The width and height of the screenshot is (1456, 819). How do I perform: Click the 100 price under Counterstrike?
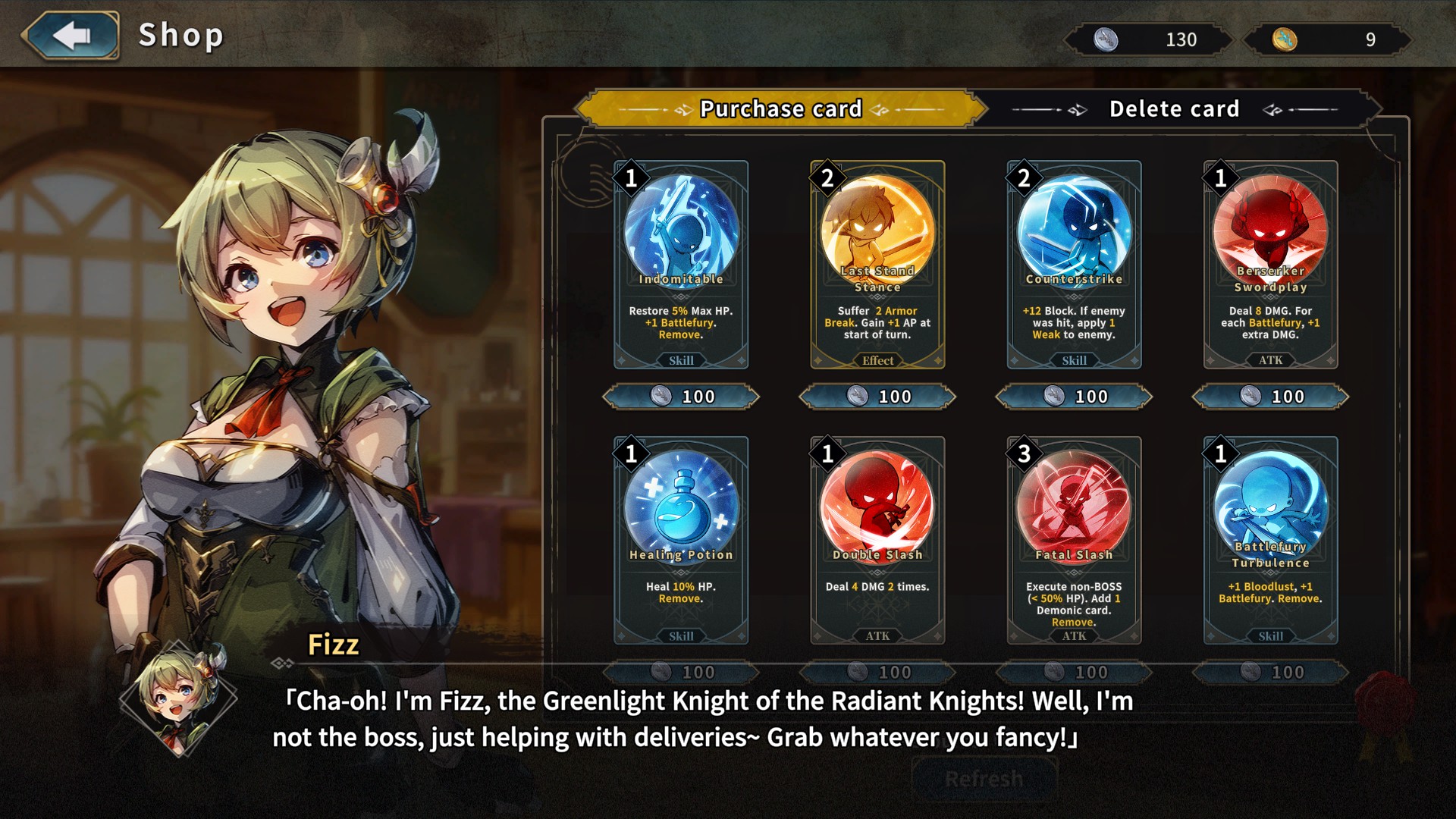pyautogui.click(x=1074, y=397)
